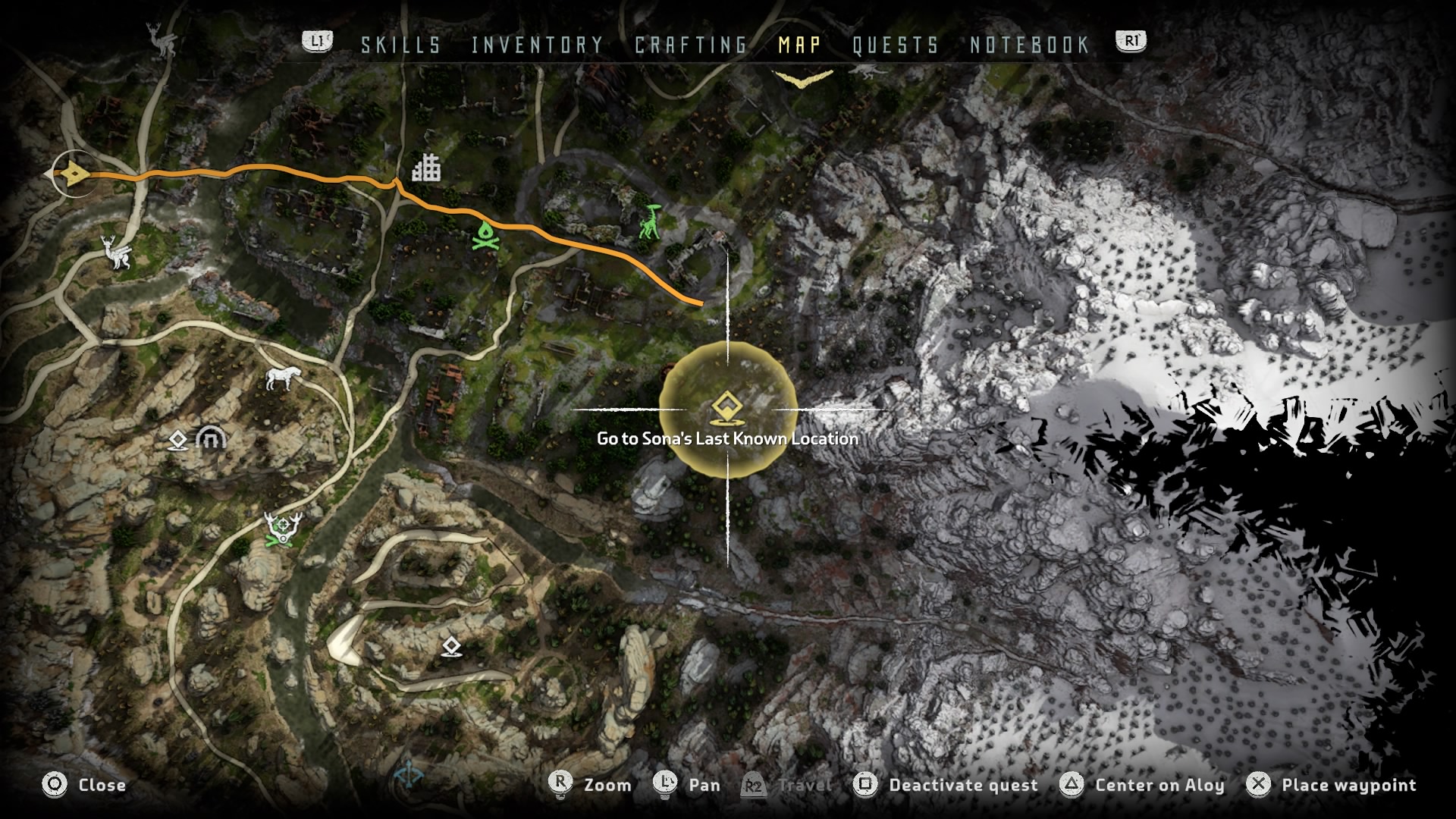Viewport: 1456px width, 819px height.
Task: Show the Notebook tab
Action: (1030, 45)
